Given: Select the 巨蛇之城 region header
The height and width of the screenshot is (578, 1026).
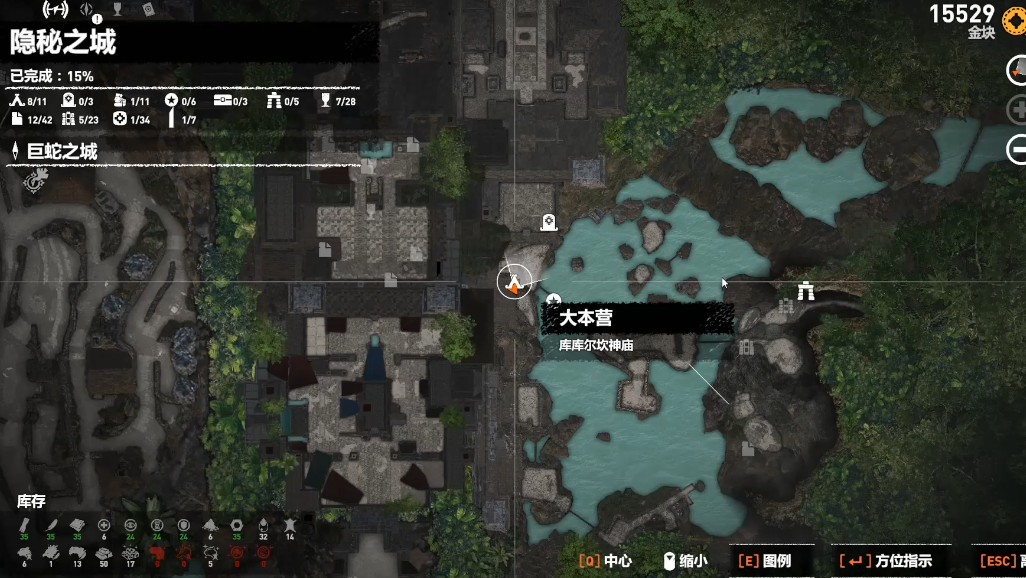Looking at the screenshot, I should [62, 152].
